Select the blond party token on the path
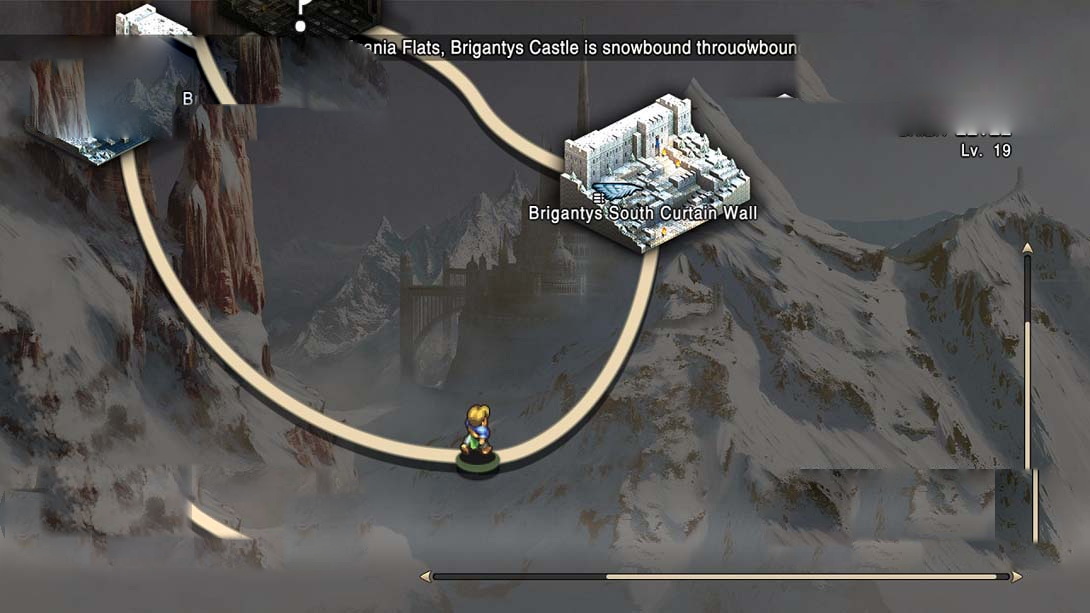Screen dimensions: 1090x613 coord(477,436)
